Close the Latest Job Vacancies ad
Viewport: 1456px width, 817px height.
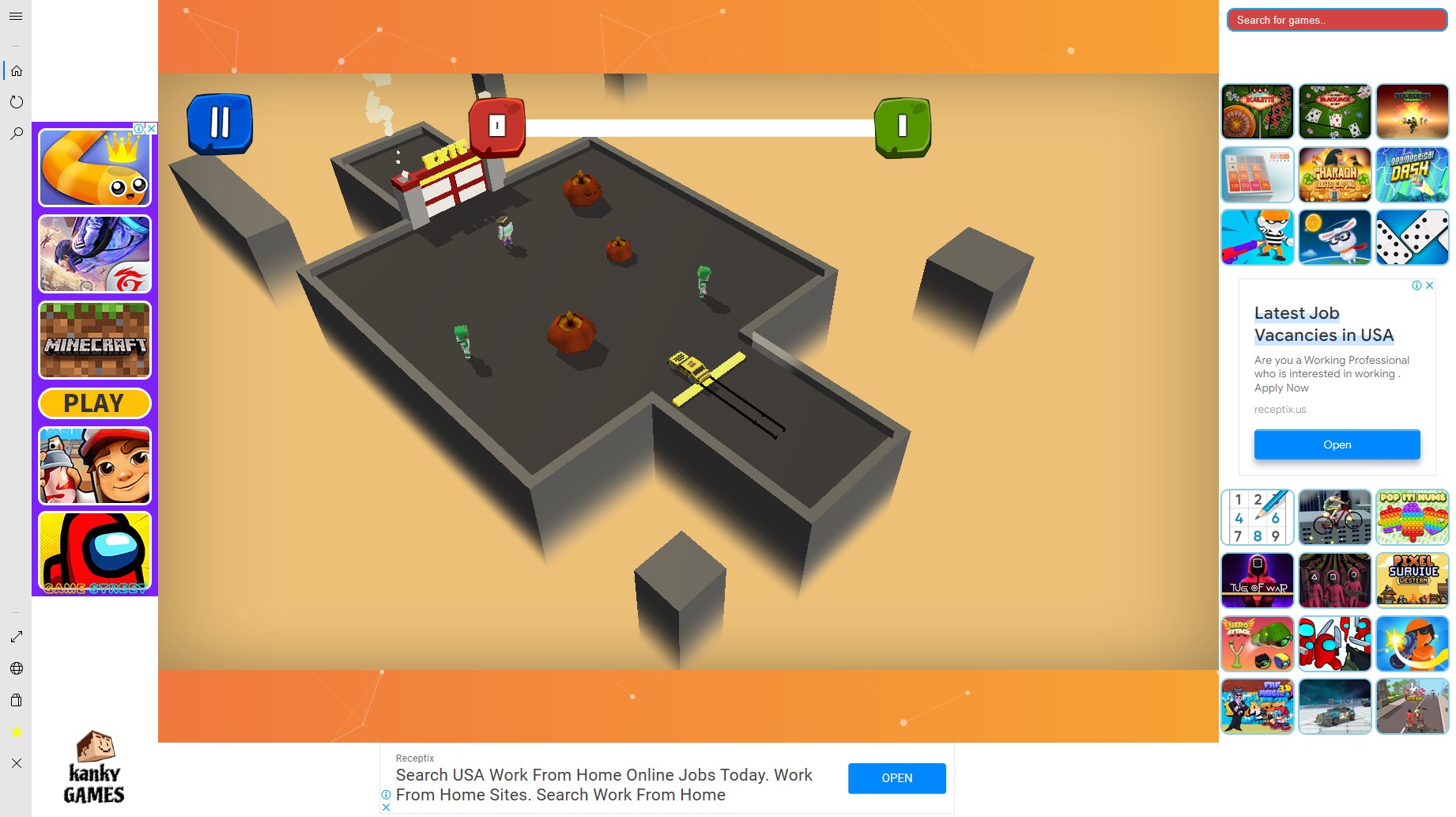tap(1429, 286)
